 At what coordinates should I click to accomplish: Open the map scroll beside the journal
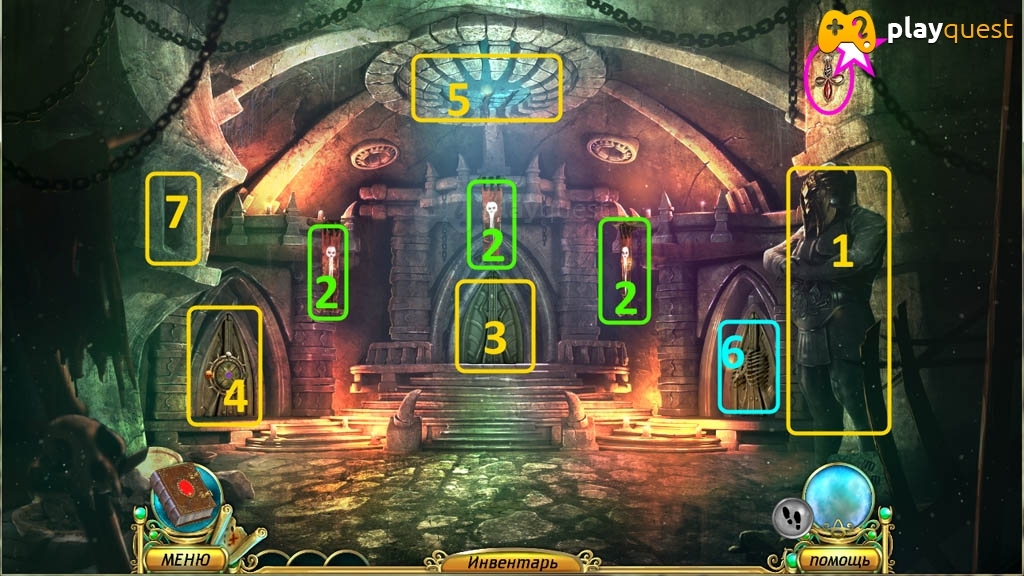tap(236, 533)
